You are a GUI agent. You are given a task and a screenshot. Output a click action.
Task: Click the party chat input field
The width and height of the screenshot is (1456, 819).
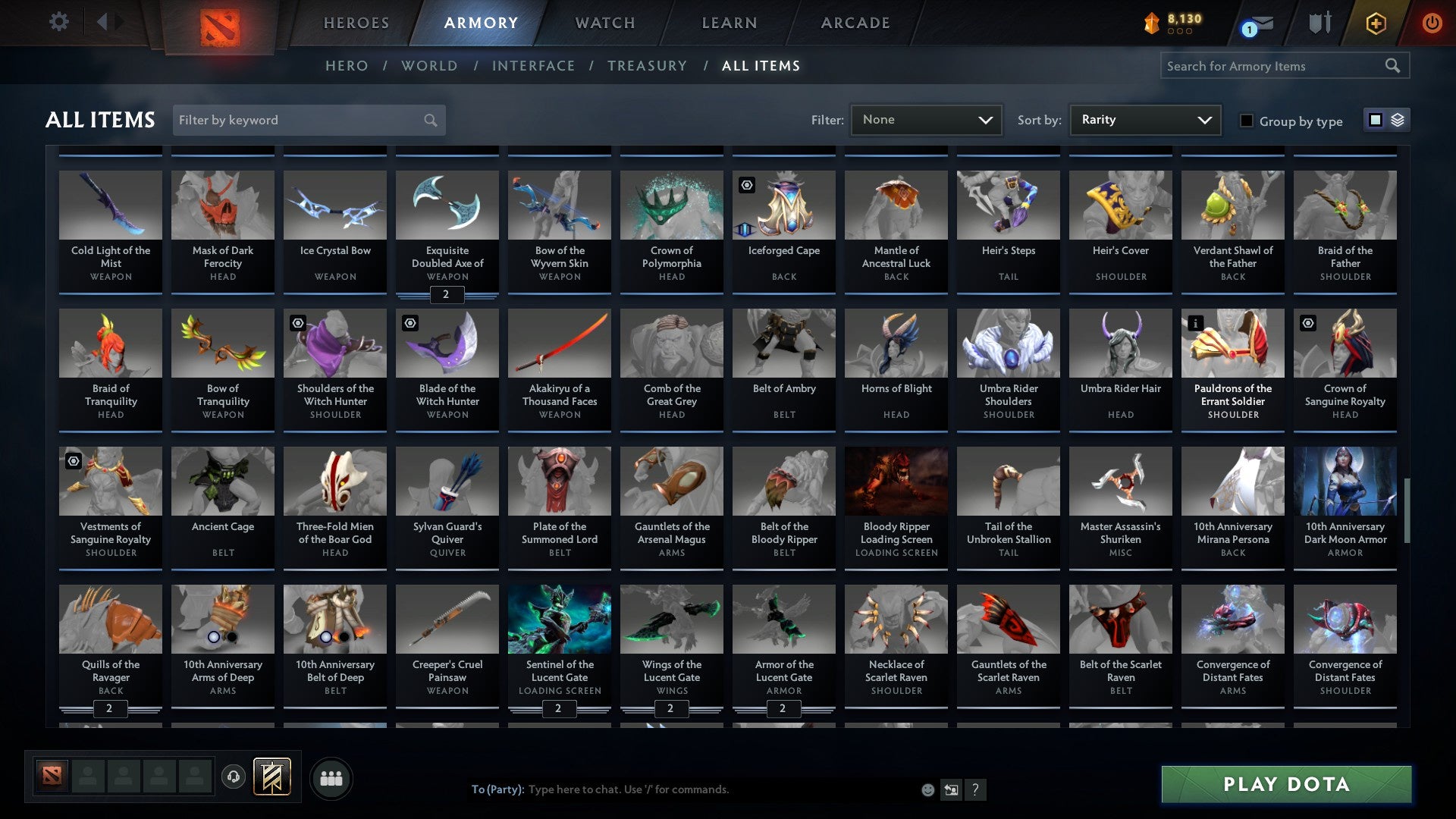682,789
